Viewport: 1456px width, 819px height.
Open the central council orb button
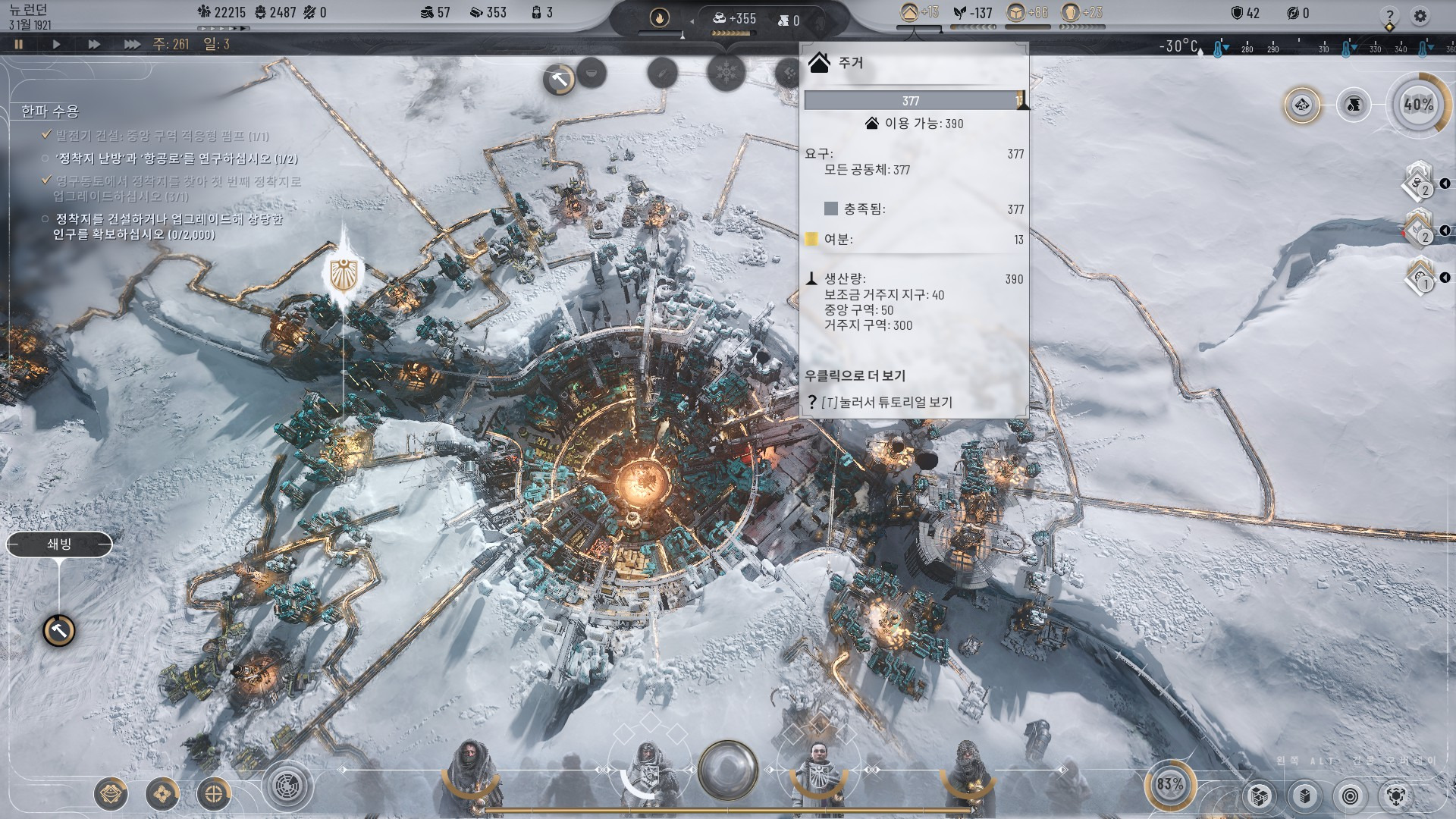tap(728, 769)
